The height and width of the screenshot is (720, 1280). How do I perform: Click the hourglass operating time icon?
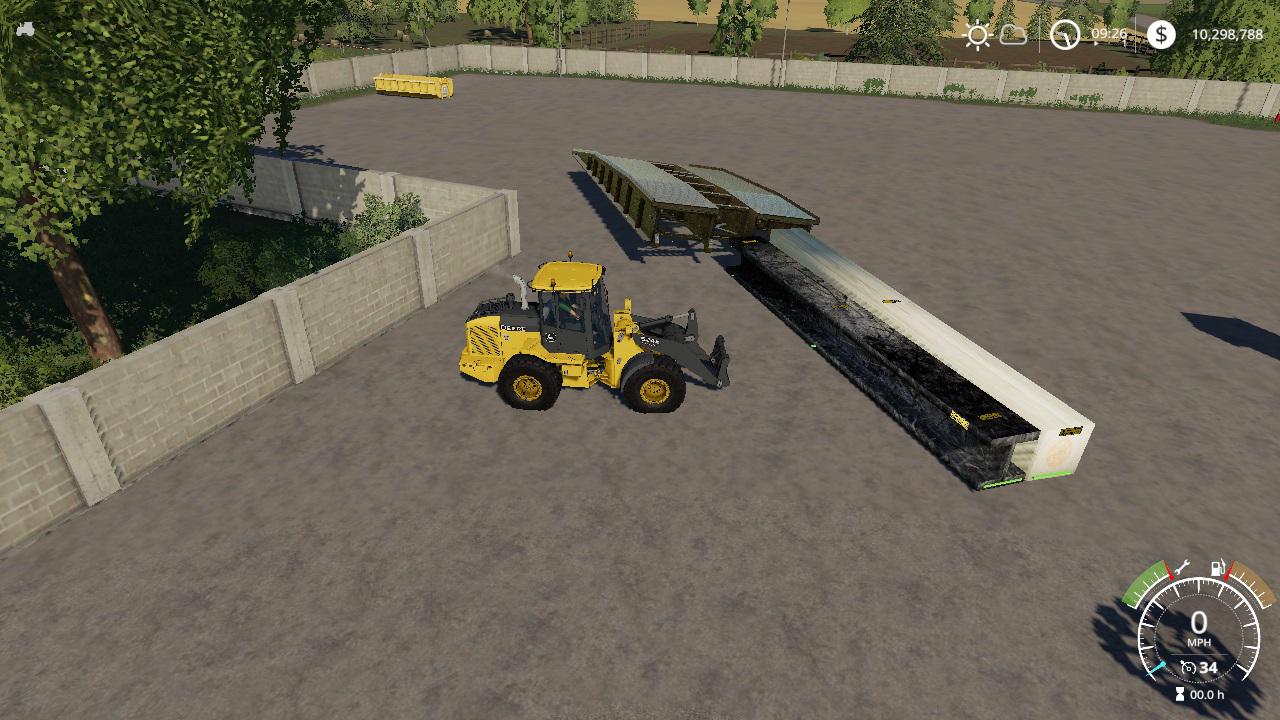(x=1182, y=694)
